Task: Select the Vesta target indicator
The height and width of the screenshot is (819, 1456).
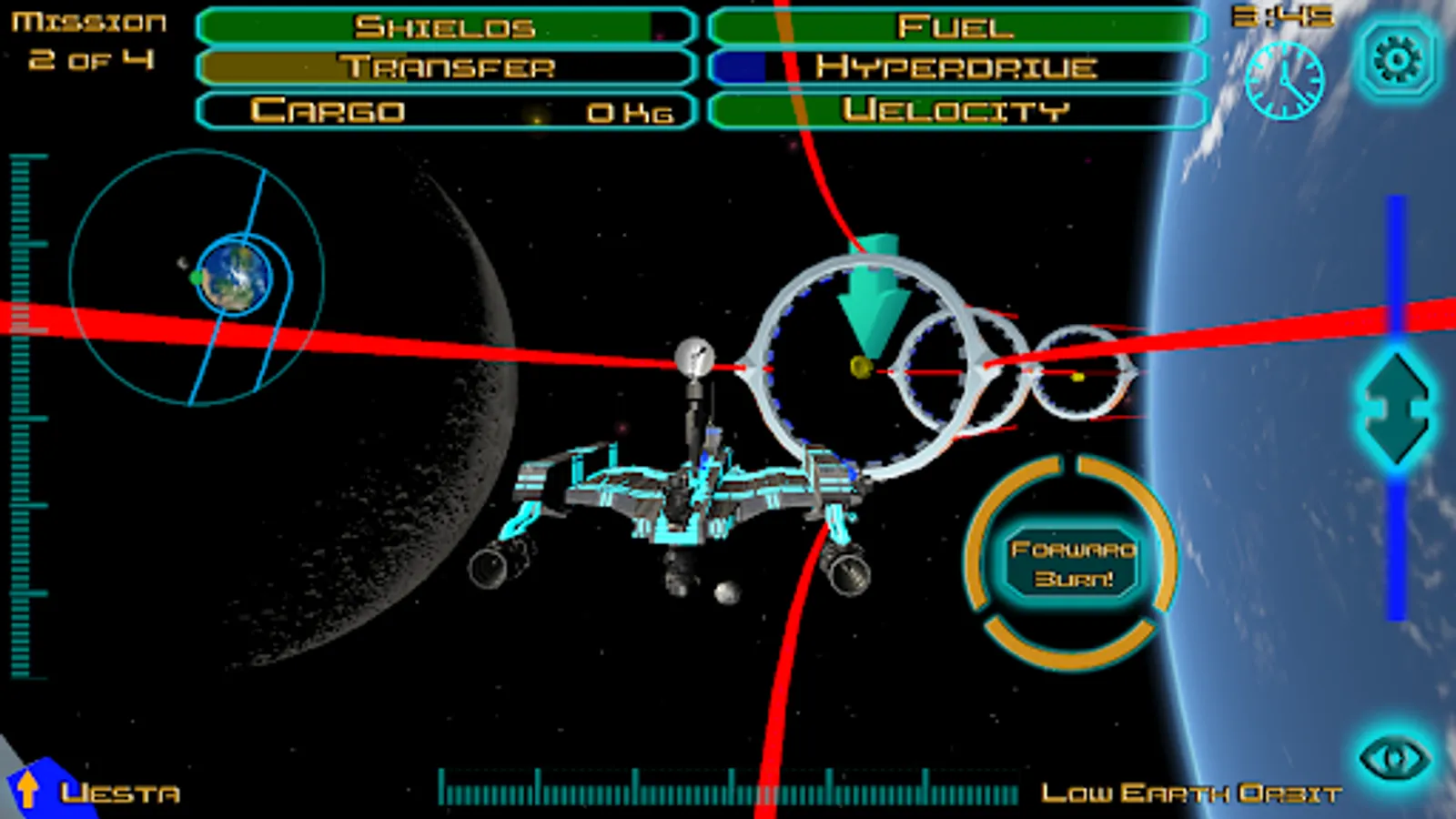Action: click(96, 791)
